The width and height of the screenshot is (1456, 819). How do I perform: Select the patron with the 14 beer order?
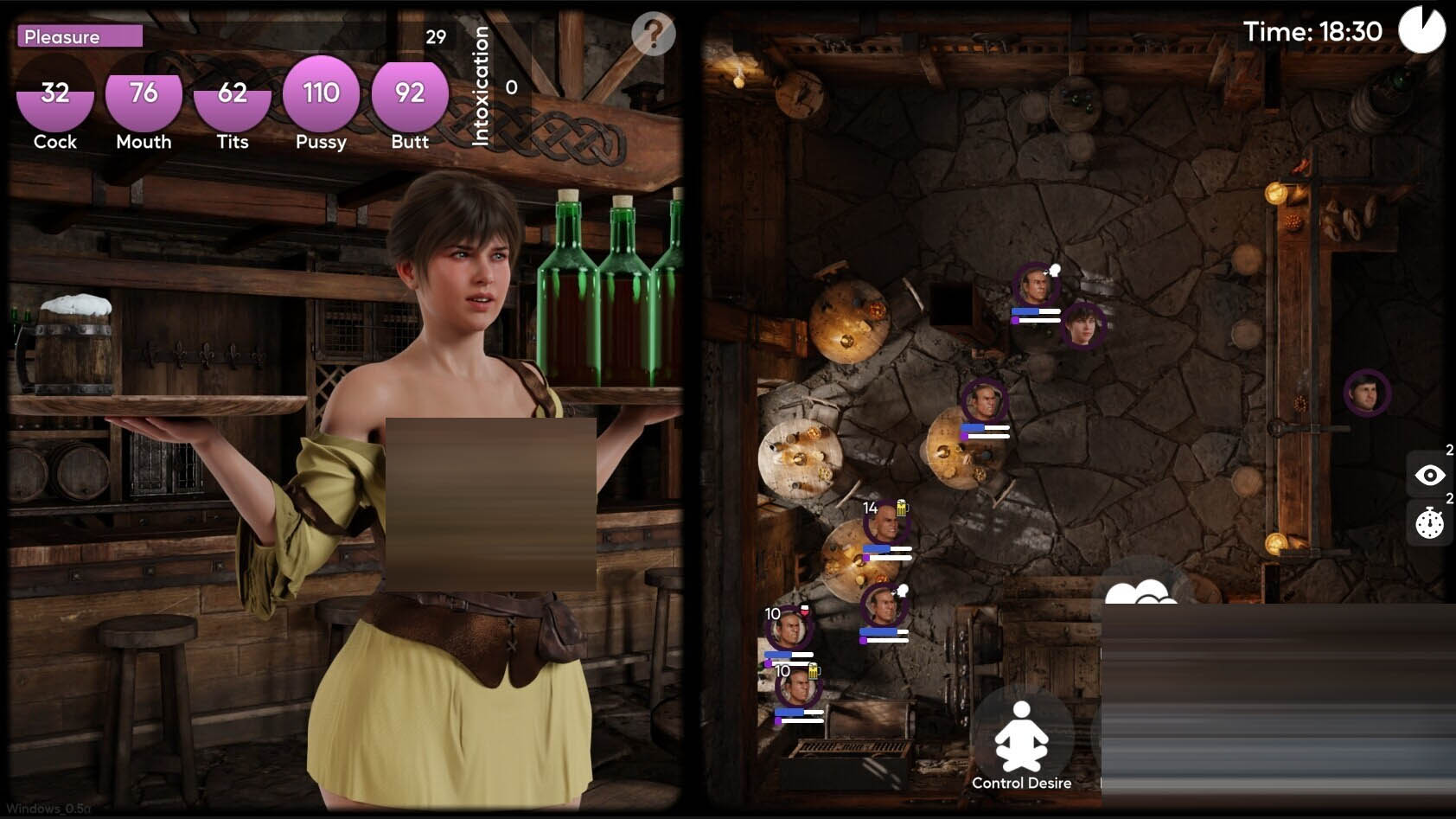pos(885,523)
